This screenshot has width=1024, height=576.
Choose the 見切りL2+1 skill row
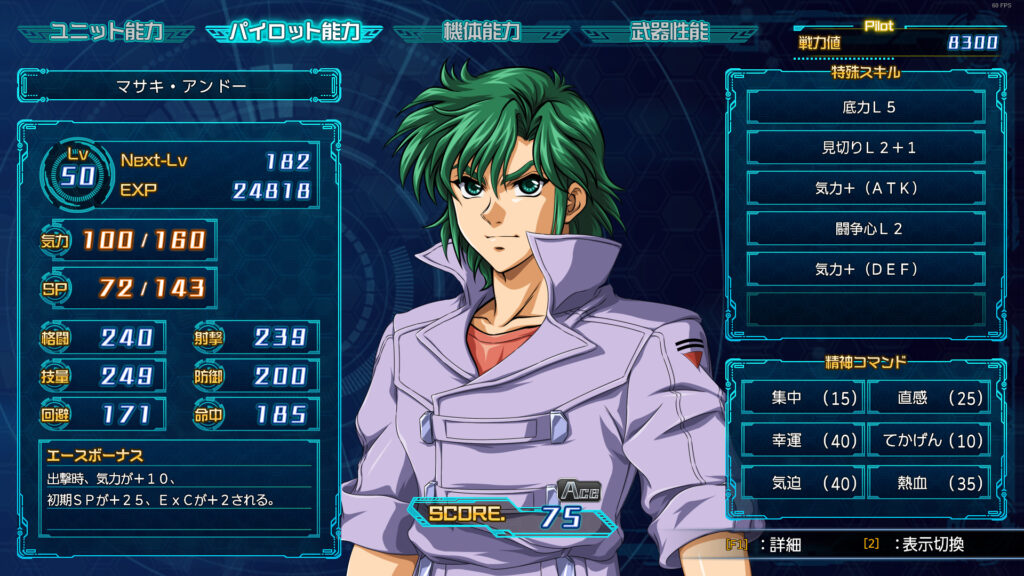pyautogui.click(x=866, y=147)
